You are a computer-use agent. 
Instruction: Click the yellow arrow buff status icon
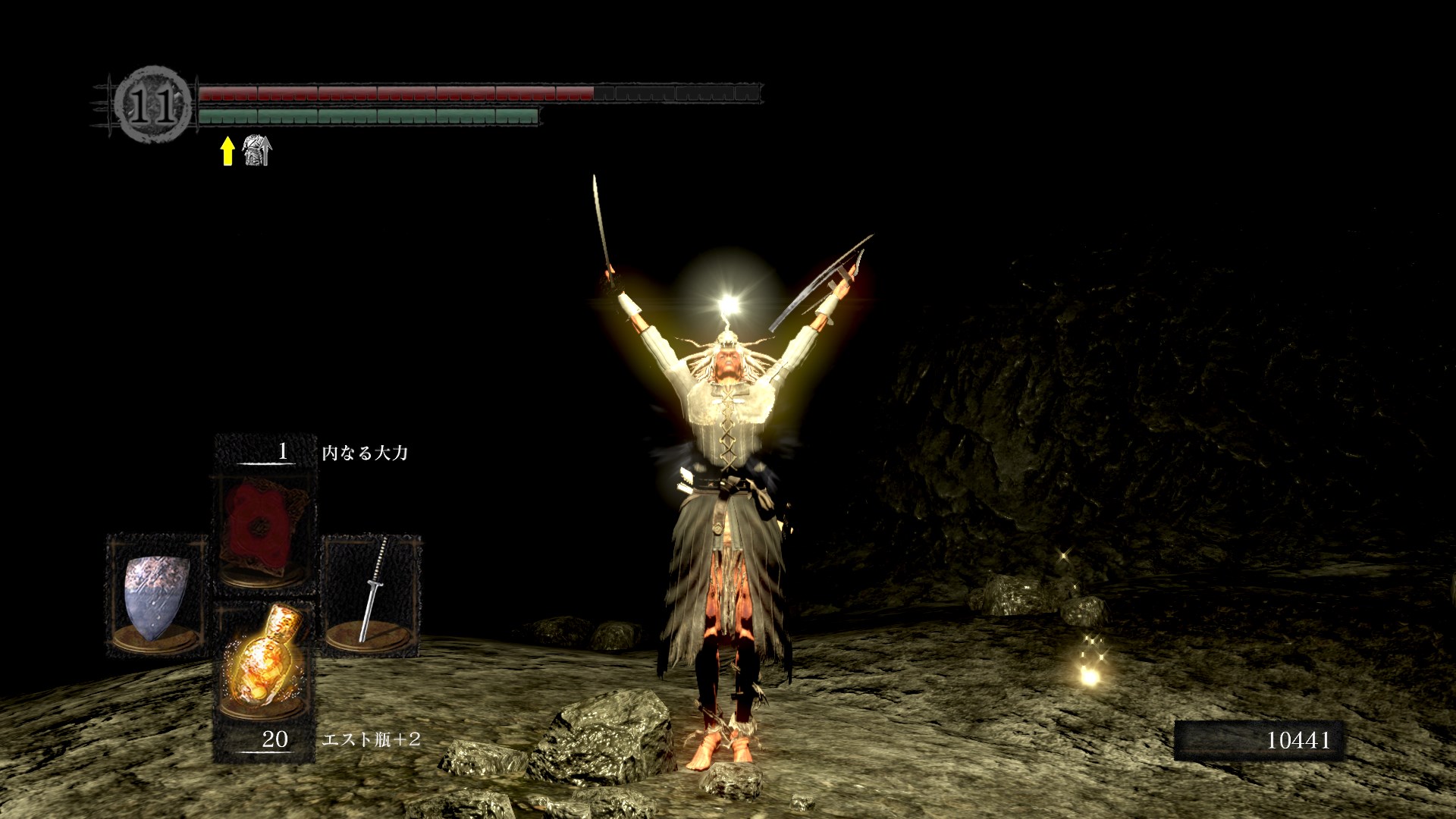pos(227,151)
